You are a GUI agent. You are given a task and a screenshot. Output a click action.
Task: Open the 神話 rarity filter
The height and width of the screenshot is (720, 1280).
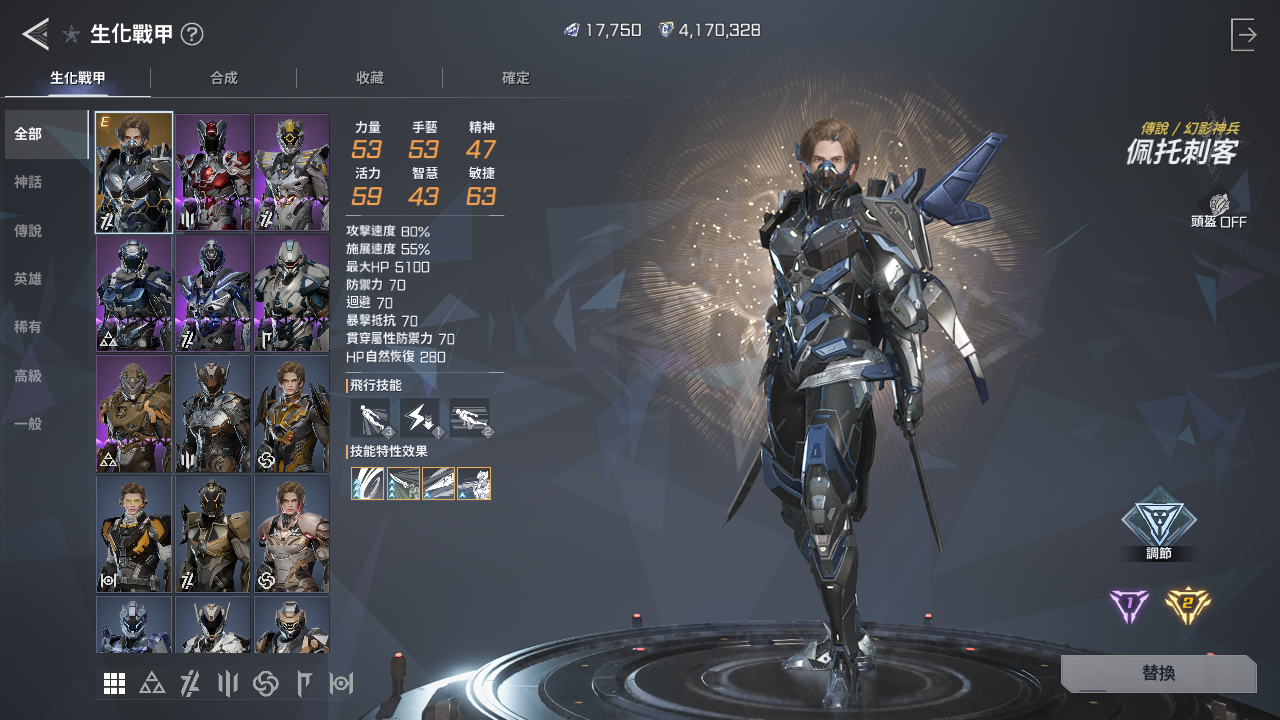point(27,182)
